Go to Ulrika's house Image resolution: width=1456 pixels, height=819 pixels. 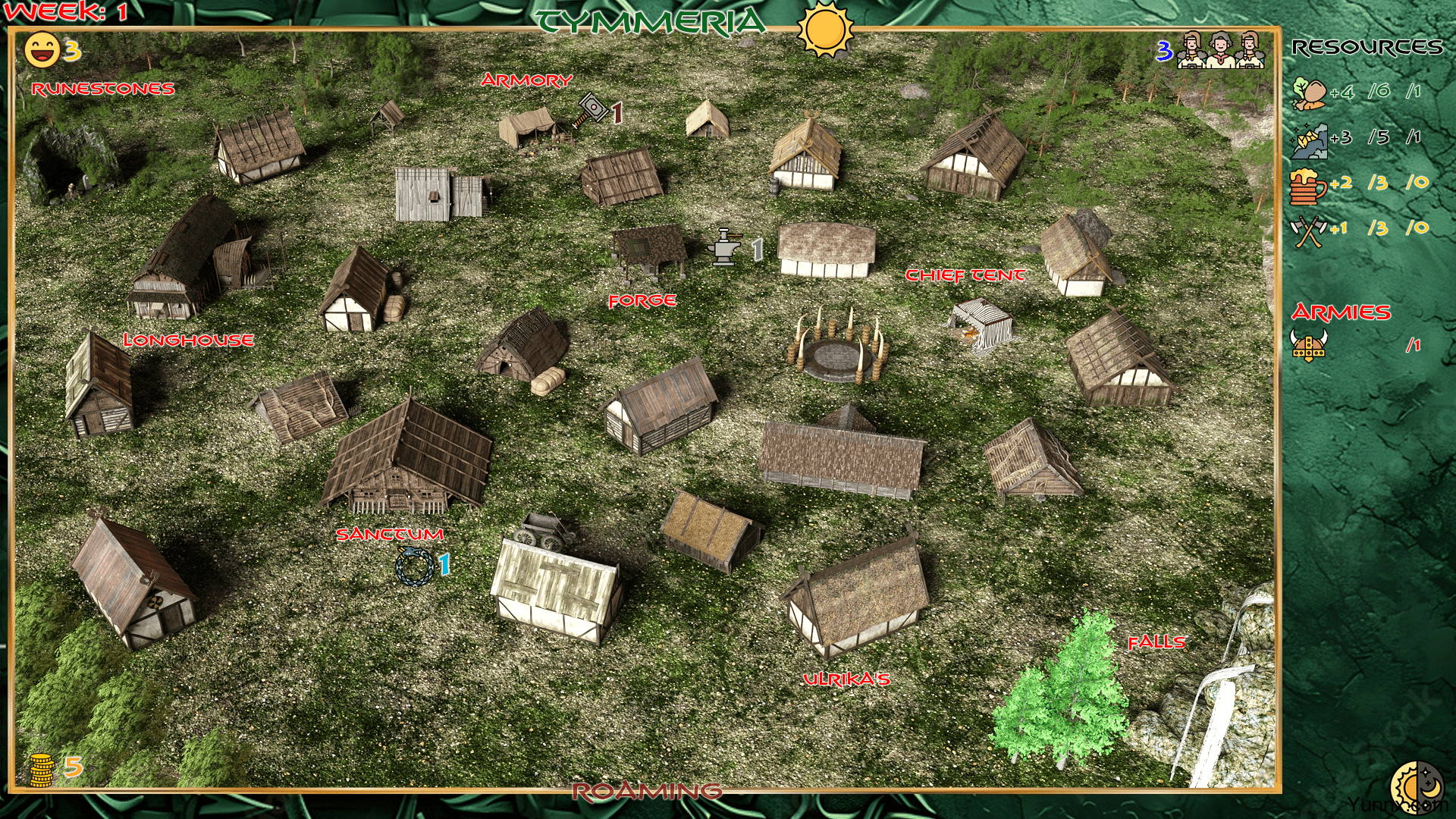pyautogui.click(x=846, y=679)
